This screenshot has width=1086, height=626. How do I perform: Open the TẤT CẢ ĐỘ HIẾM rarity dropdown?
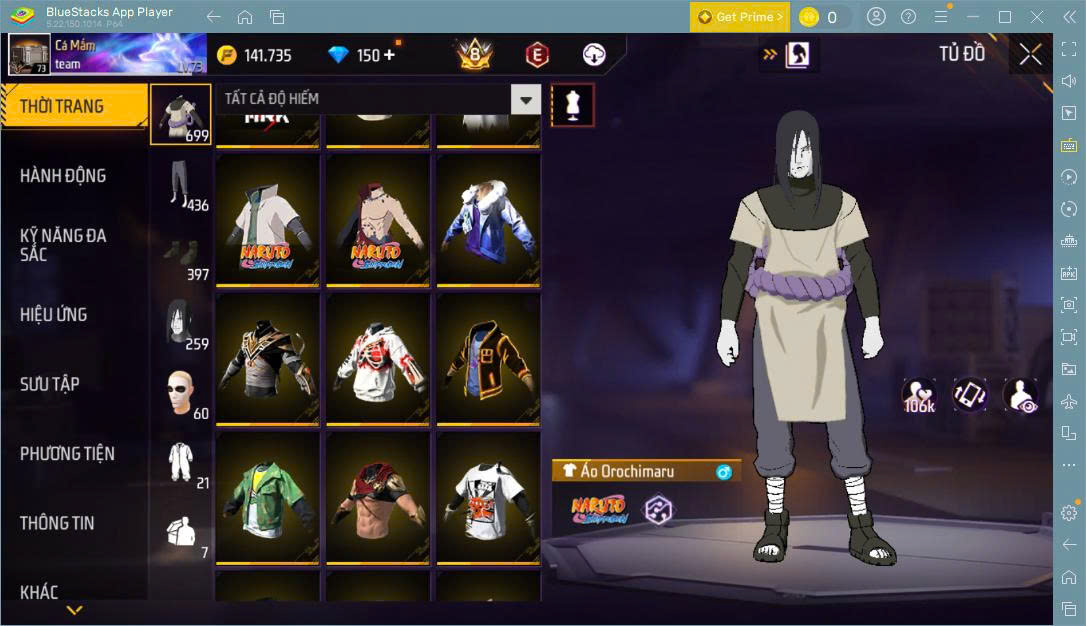pyautogui.click(x=525, y=99)
